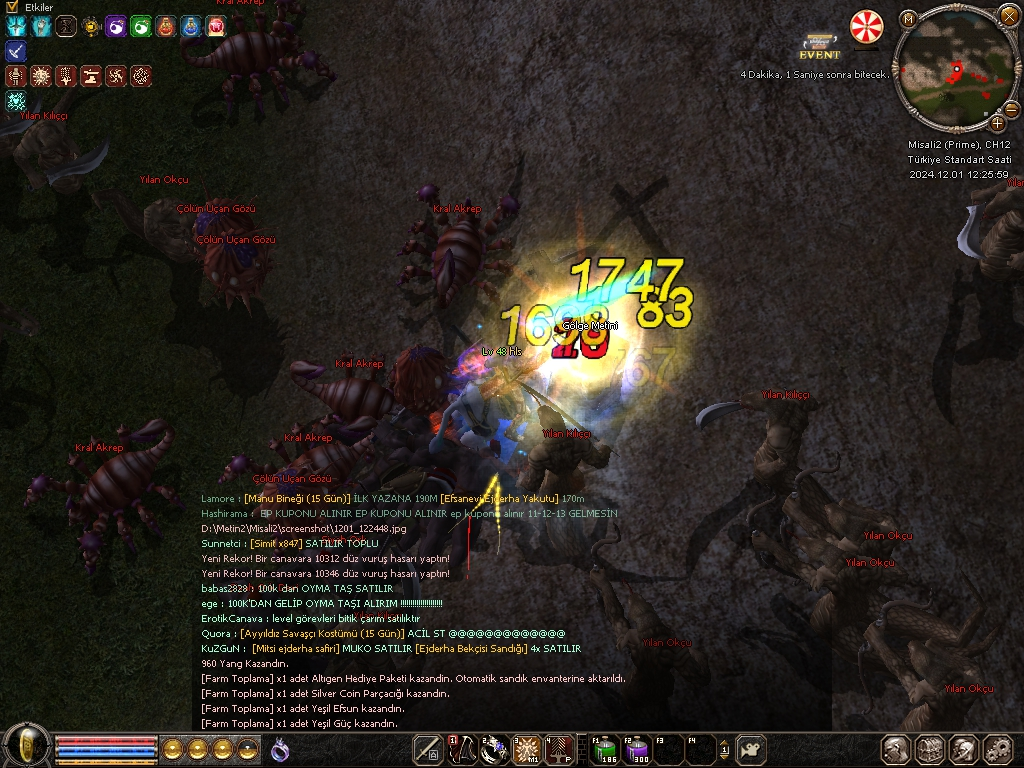Click the anvil skill buff icon
The width and height of the screenshot is (1024, 768).
click(x=91, y=76)
